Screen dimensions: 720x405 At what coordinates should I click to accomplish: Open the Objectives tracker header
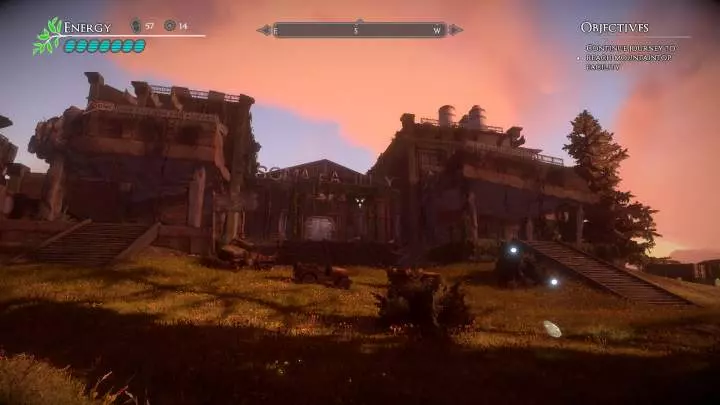tap(614, 27)
